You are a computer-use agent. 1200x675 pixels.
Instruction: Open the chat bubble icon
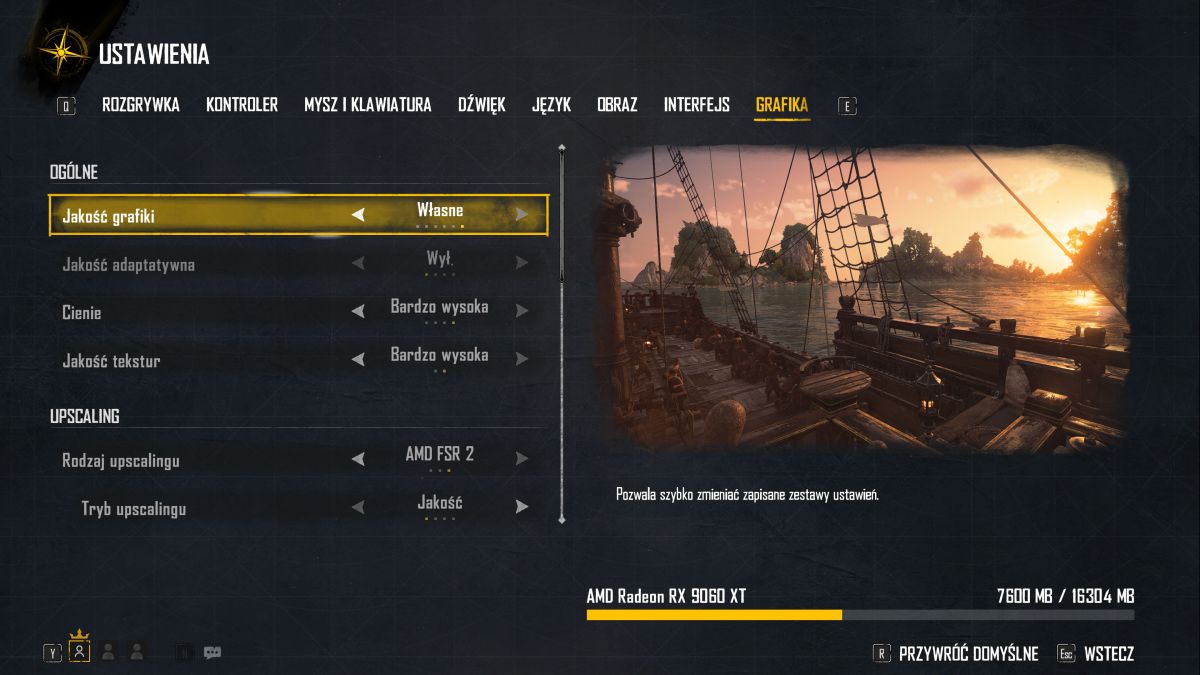click(x=212, y=653)
